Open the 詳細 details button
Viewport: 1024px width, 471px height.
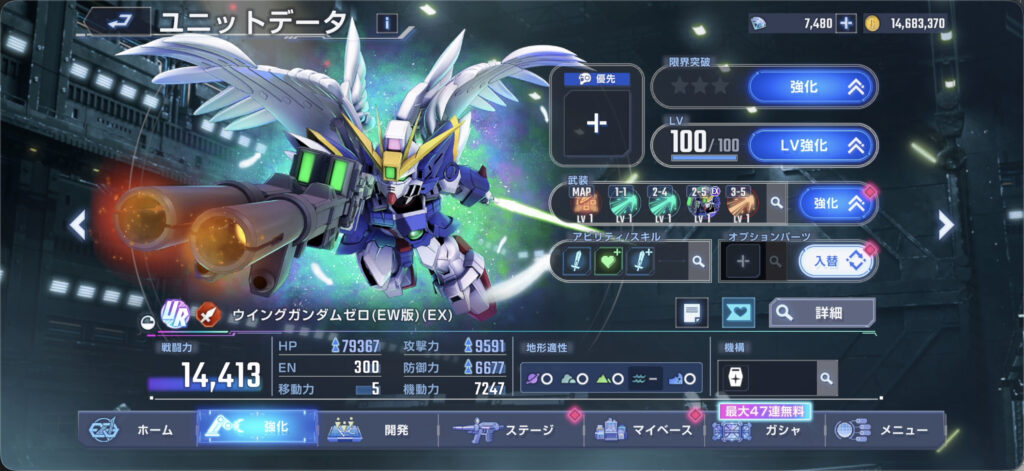click(x=820, y=312)
